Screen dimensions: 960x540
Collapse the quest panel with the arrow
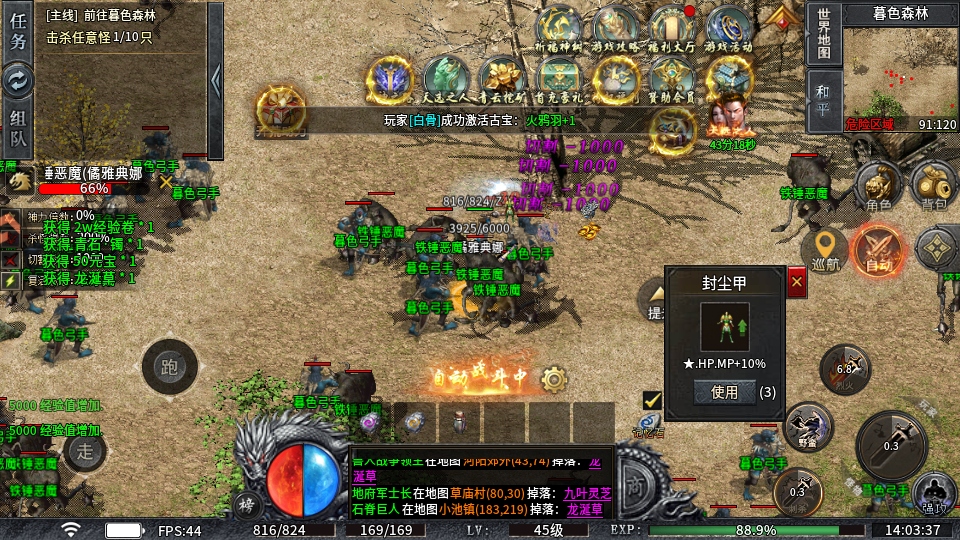point(215,66)
